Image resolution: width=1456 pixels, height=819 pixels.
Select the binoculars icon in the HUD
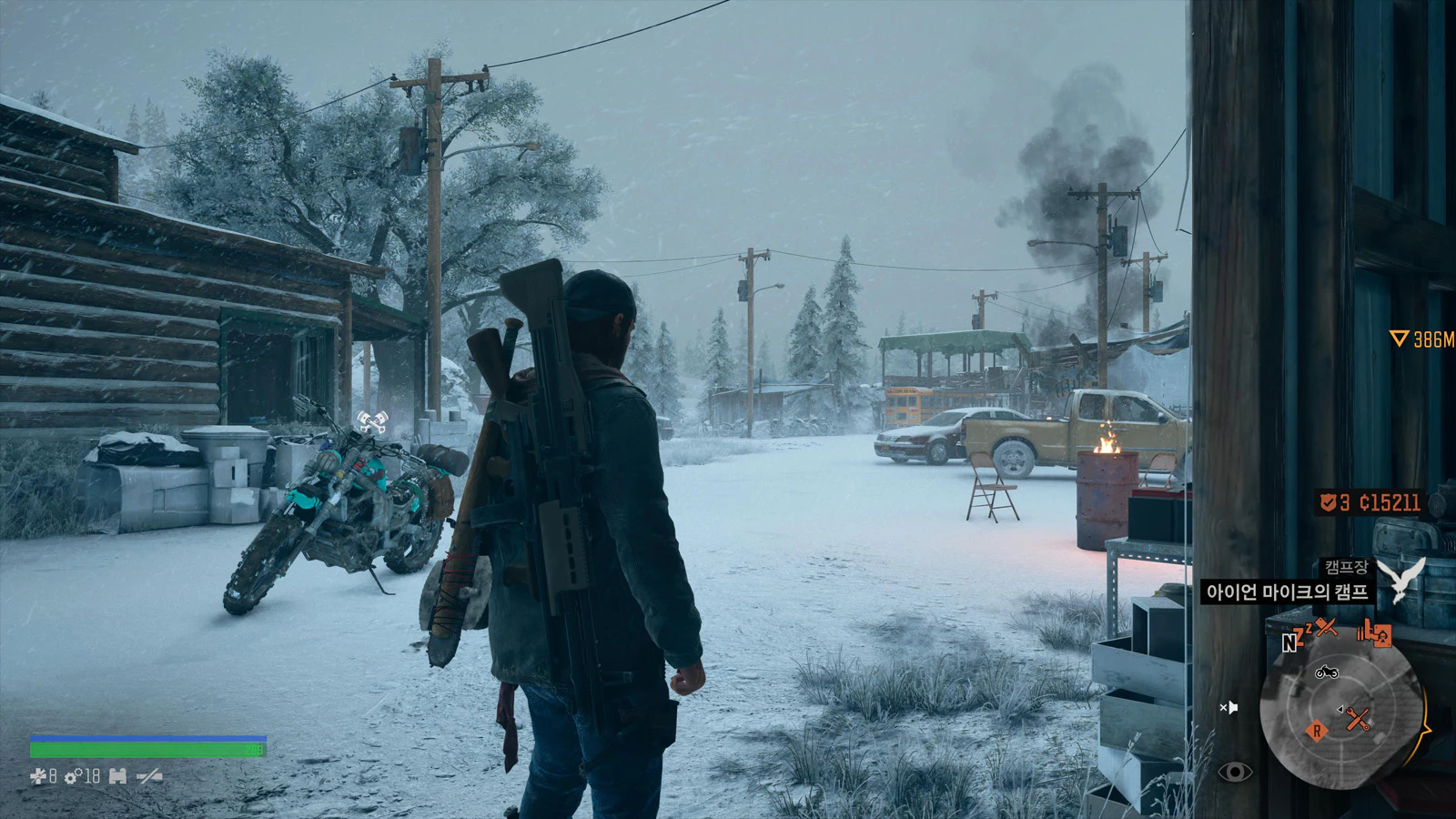click(117, 776)
